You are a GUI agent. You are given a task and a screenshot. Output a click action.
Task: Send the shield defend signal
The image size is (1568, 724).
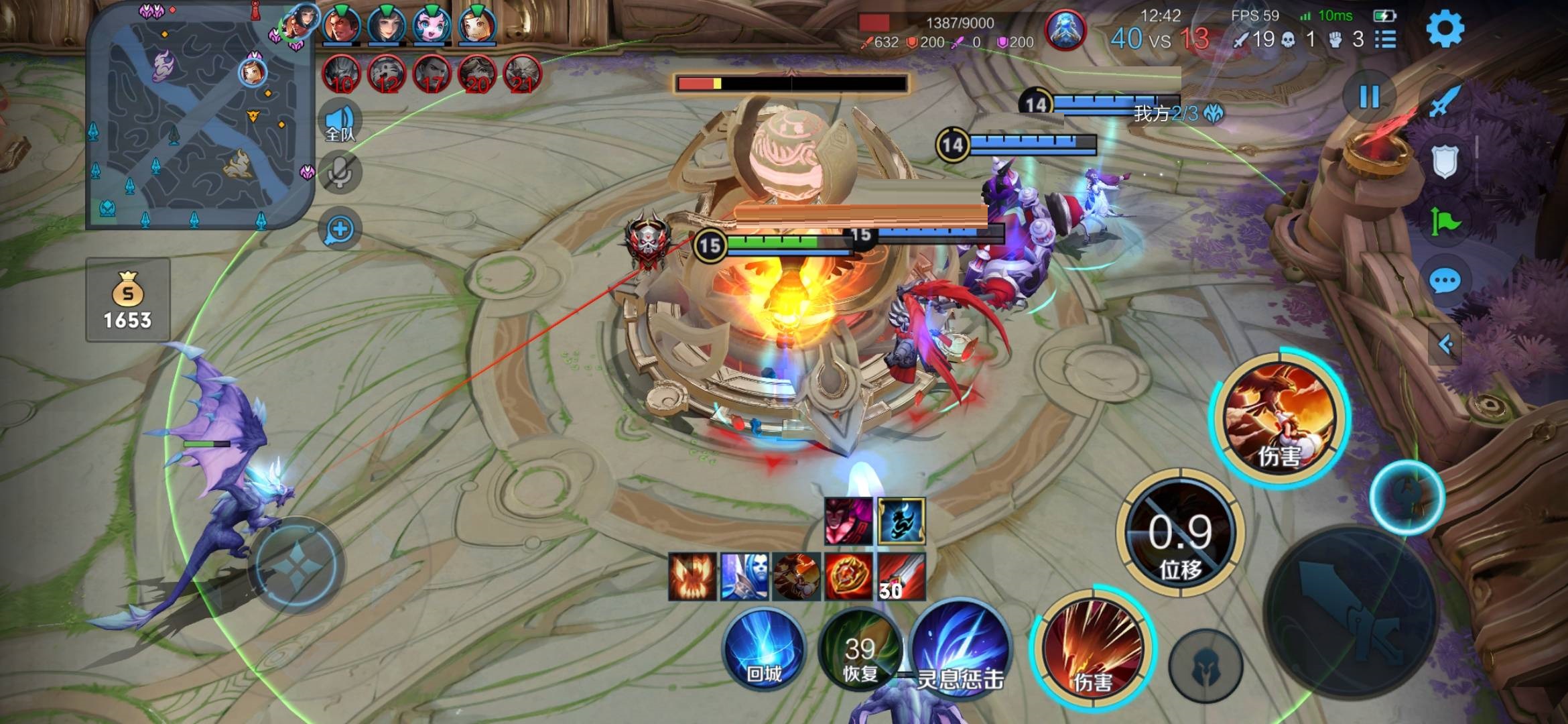pos(1445,161)
